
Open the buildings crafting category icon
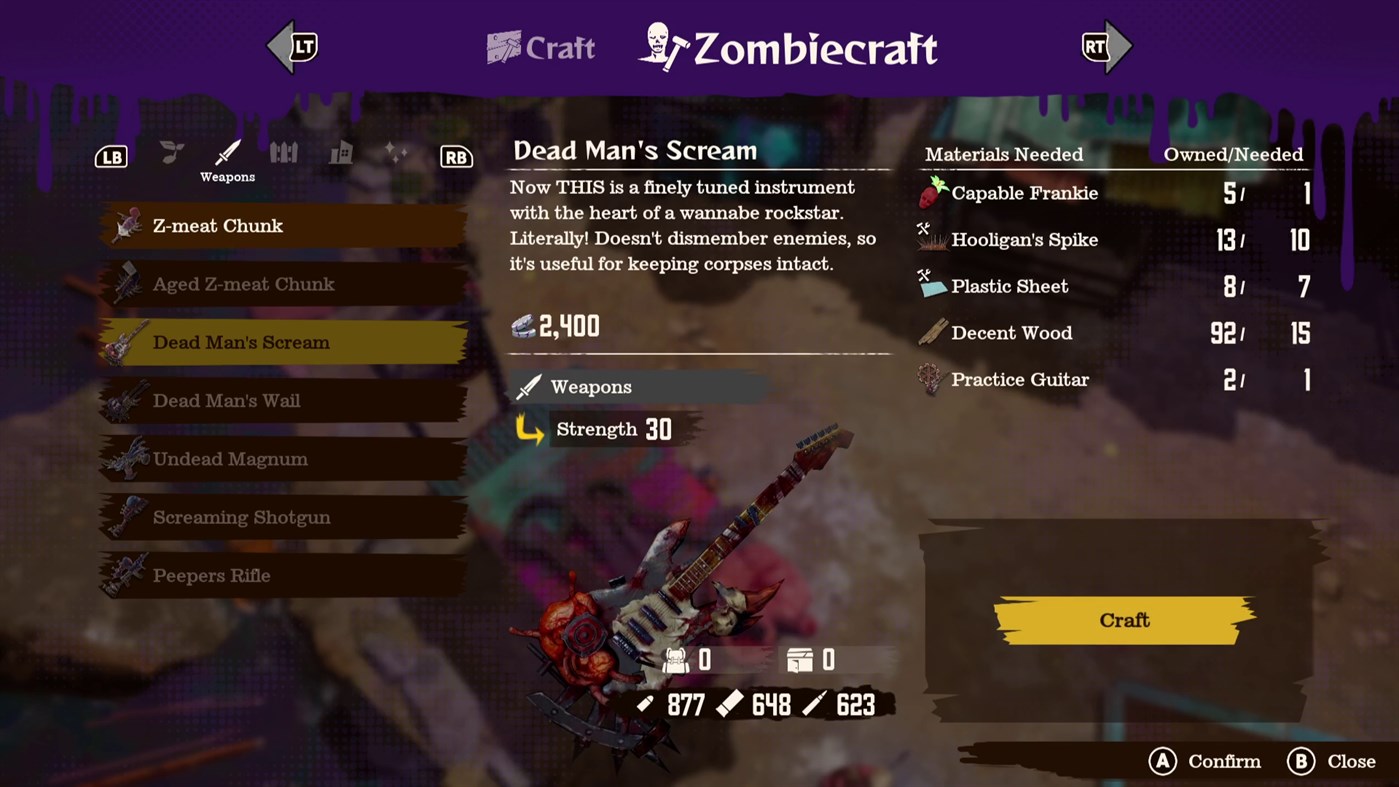pyautogui.click(x=341, y=150)
